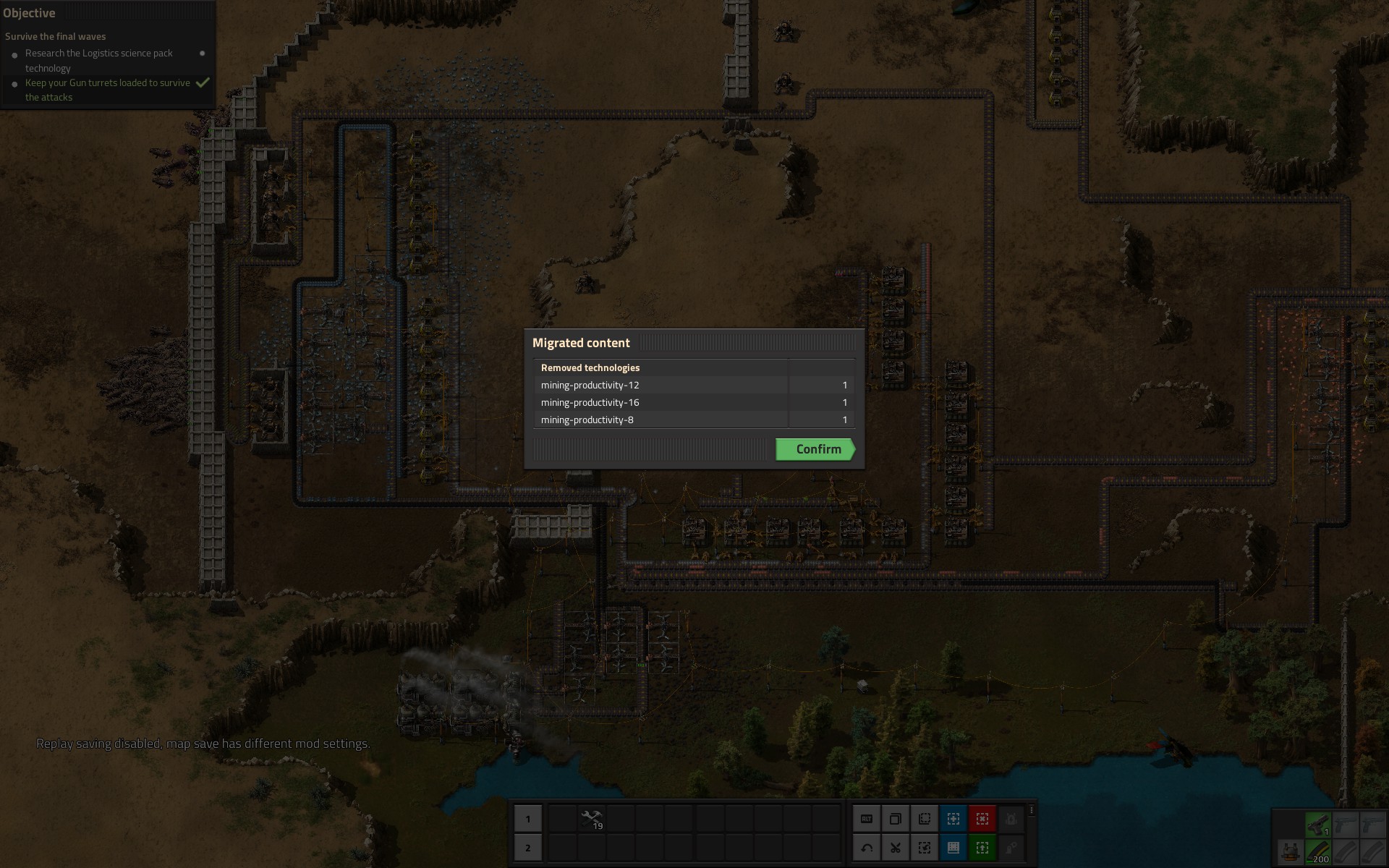Switch to quickbar row 2 selector
The image size is (1389, 868).
528,848
